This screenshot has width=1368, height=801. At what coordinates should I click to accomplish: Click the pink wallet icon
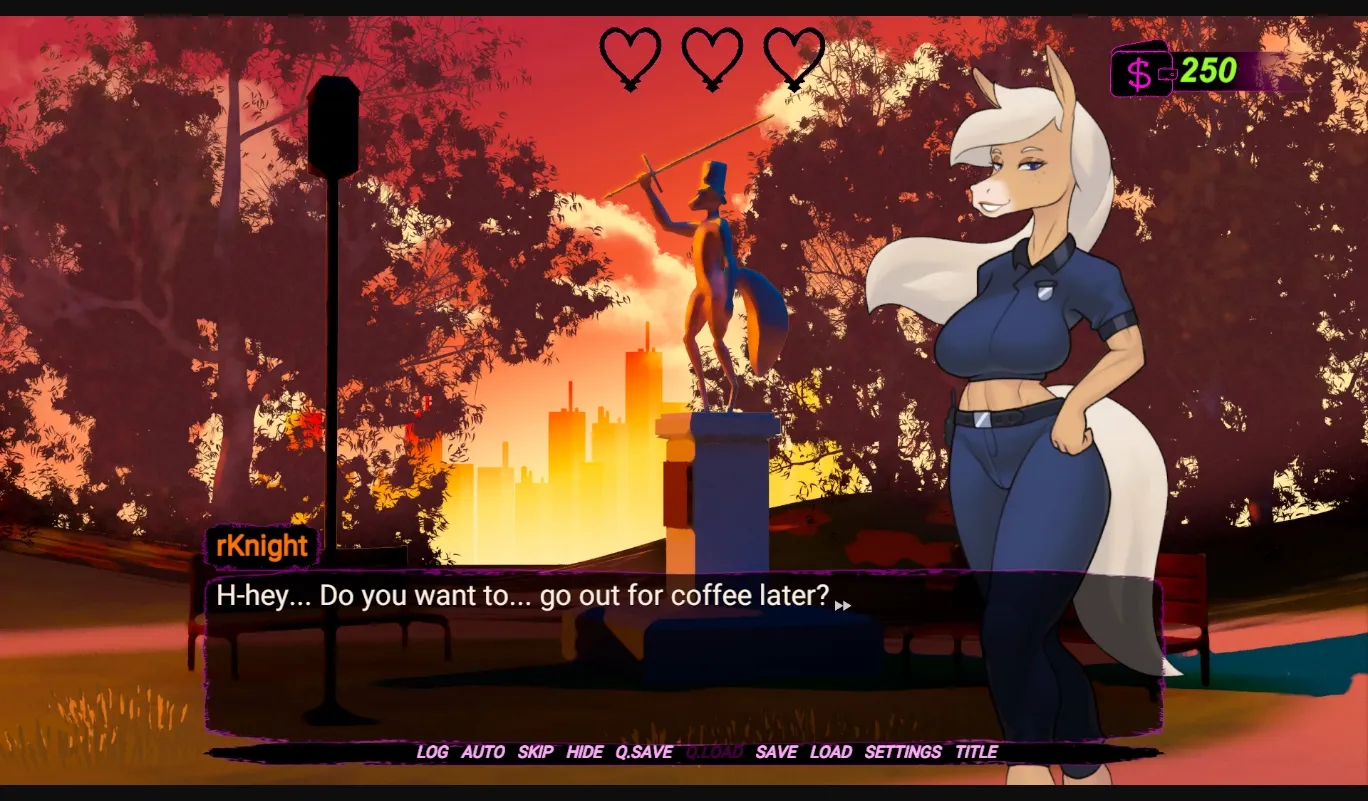1140,72
